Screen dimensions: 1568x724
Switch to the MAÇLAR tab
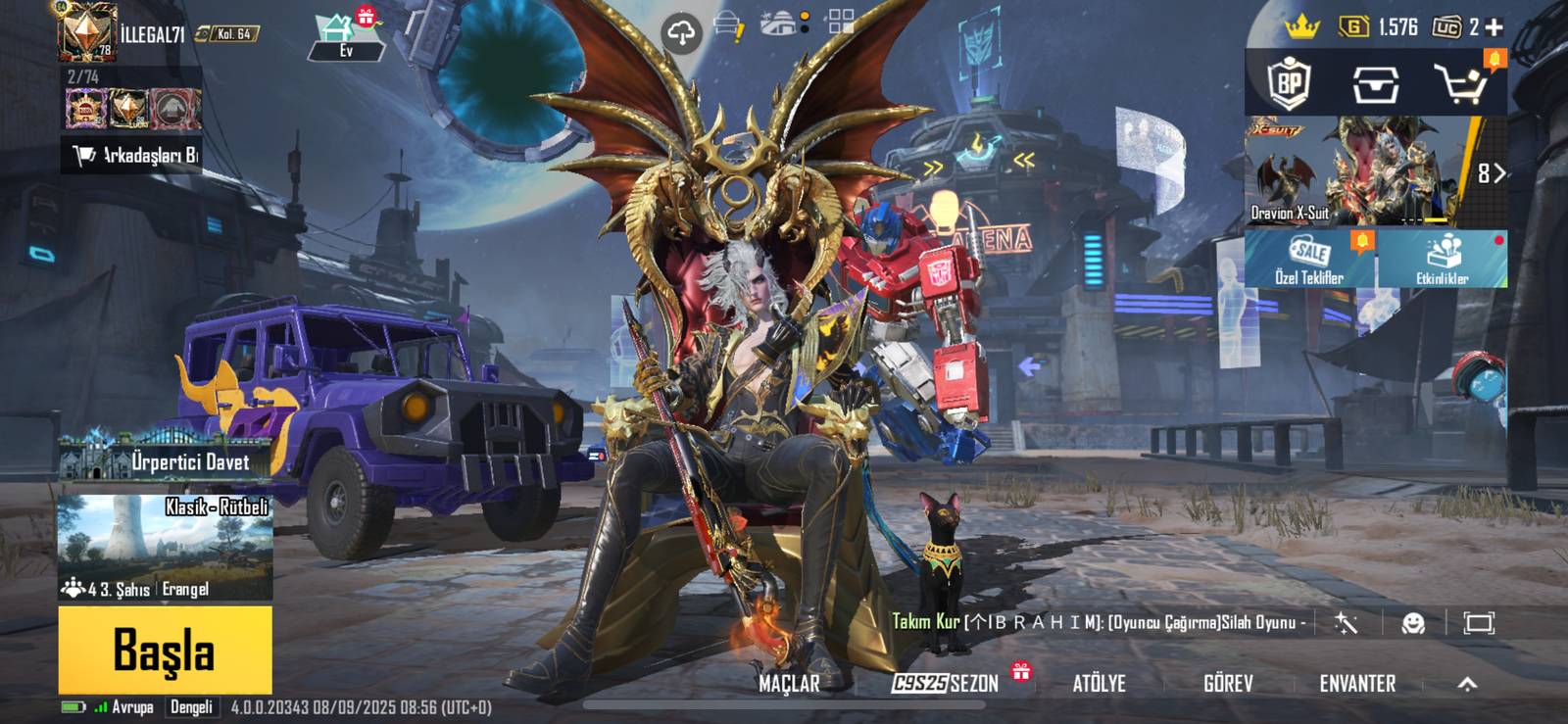click(x=789, y=684)
